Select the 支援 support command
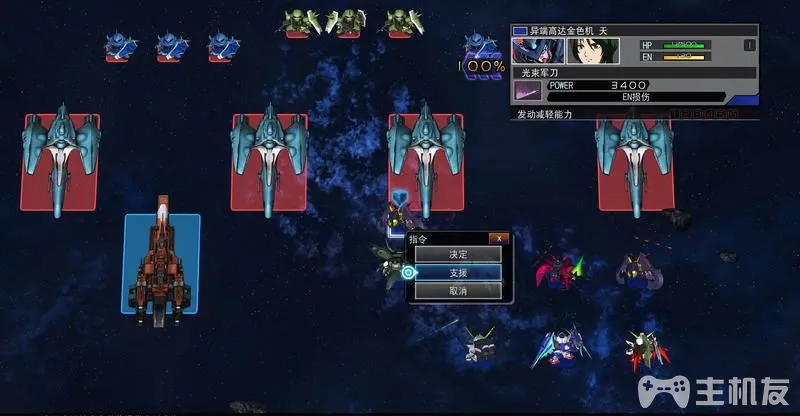800x416 pixels. (458, 272)
